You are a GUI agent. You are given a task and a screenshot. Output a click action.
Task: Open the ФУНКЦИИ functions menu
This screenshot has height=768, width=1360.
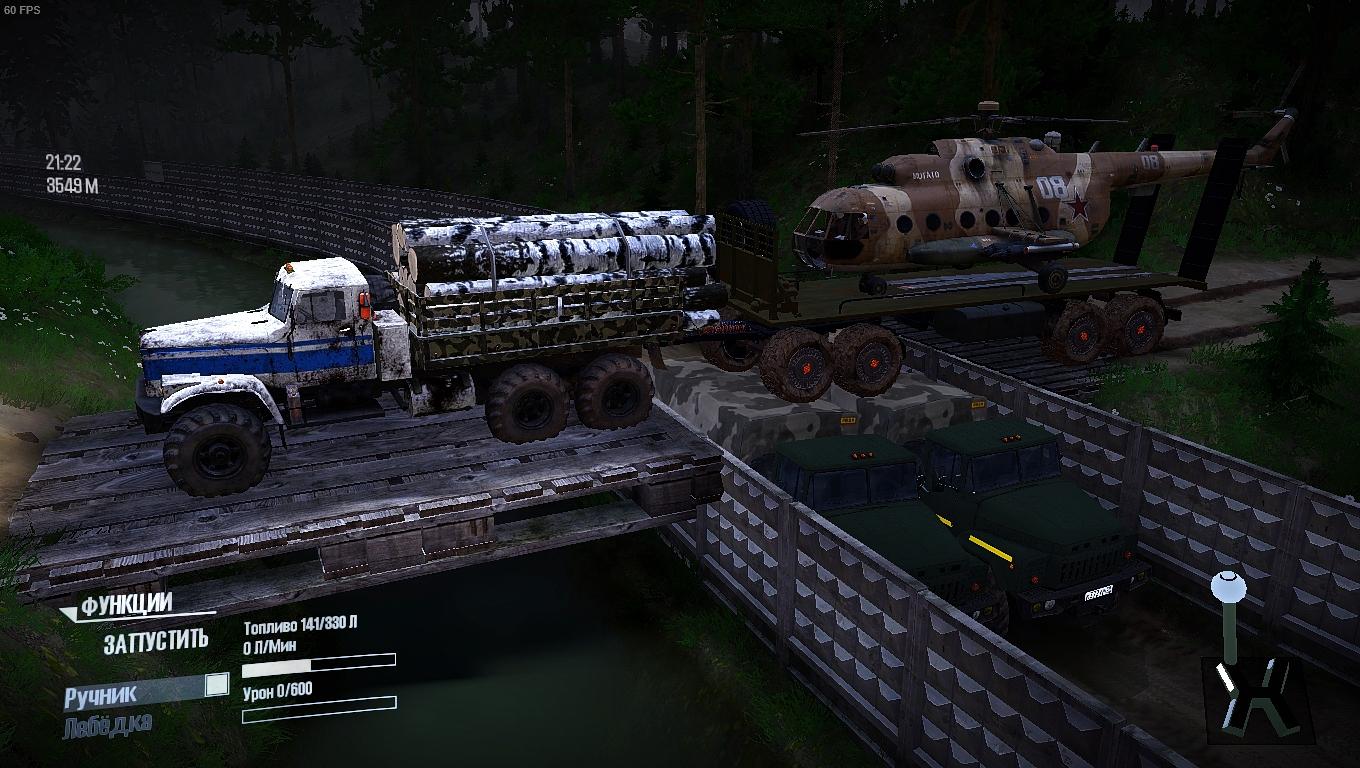[x=126, y=605]
